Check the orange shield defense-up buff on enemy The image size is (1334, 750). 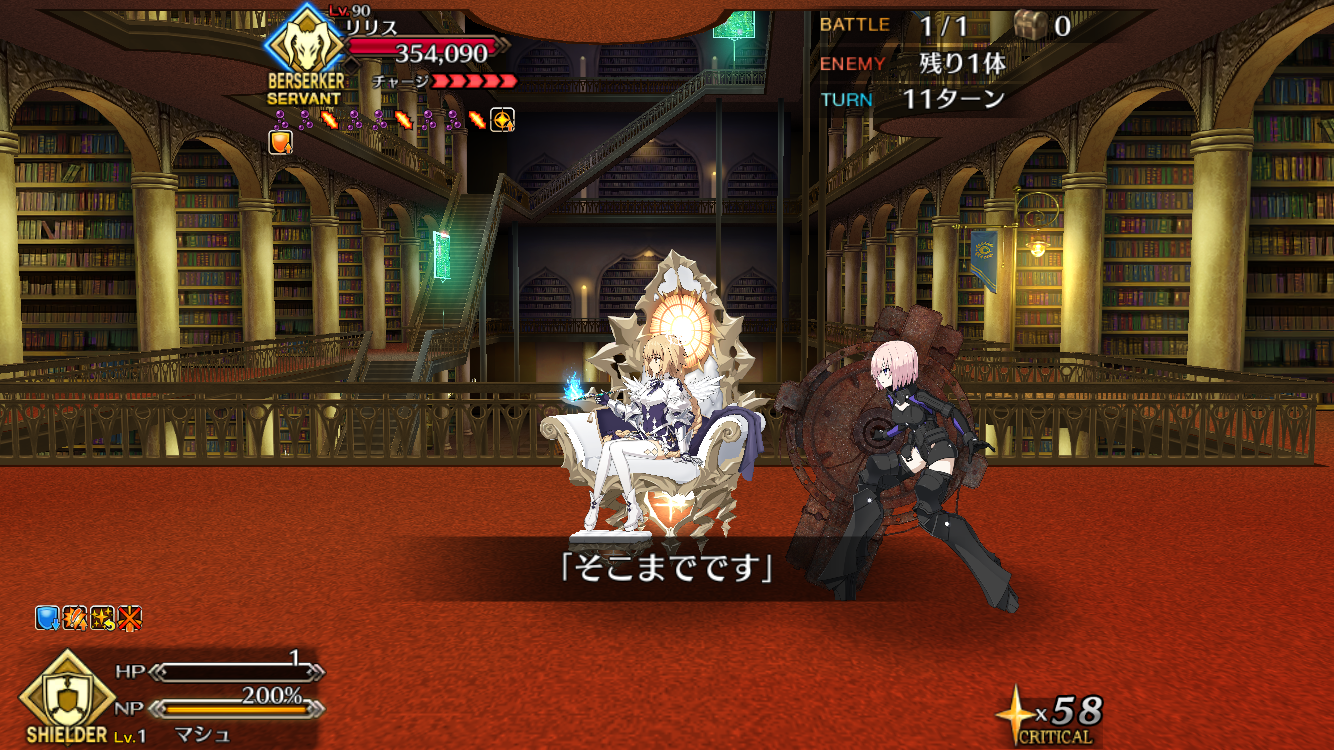tap(281, 143)
